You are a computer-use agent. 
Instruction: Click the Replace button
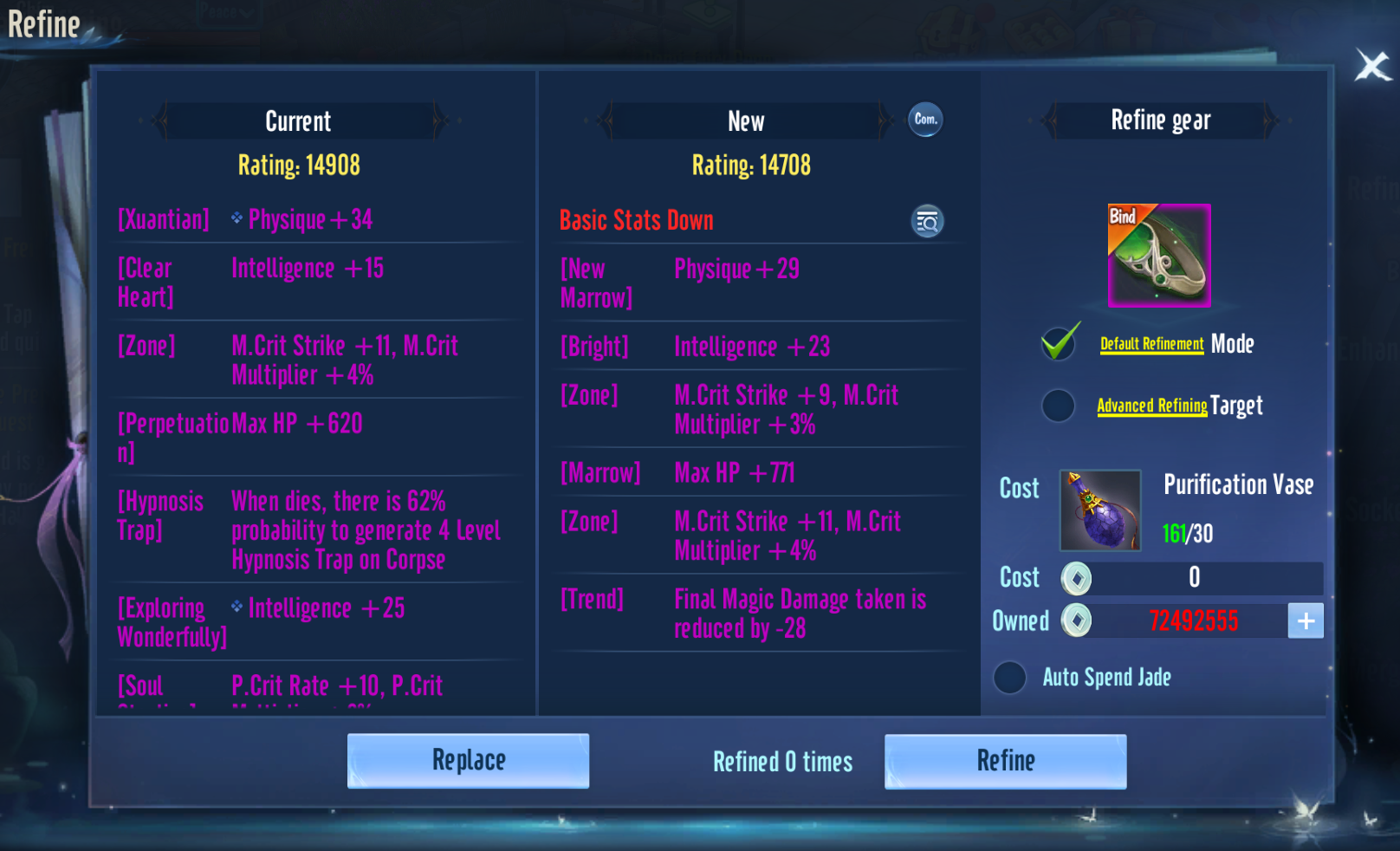coord(468,761)
